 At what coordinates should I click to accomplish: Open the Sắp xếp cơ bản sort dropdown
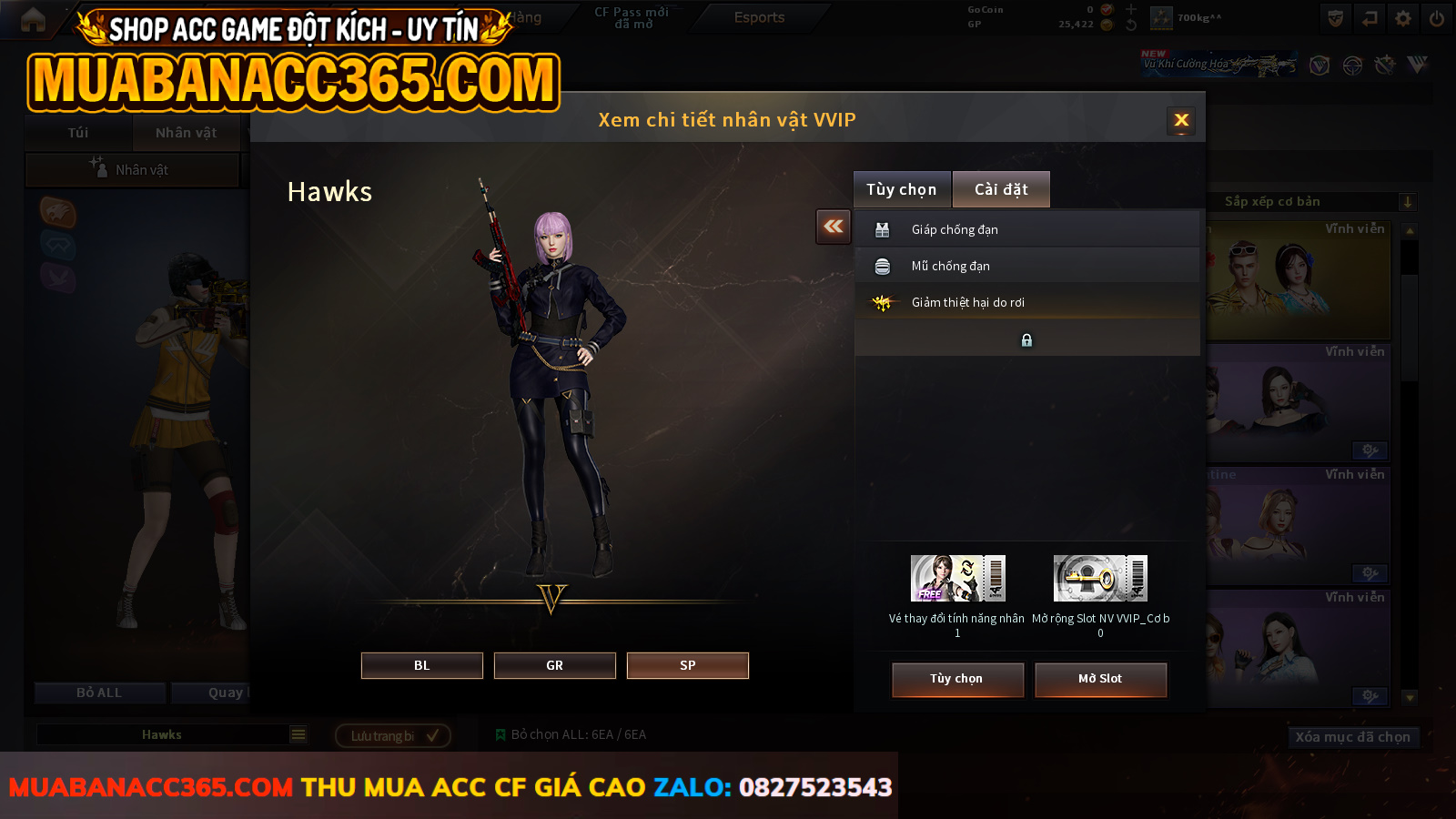click(1312, 202)
